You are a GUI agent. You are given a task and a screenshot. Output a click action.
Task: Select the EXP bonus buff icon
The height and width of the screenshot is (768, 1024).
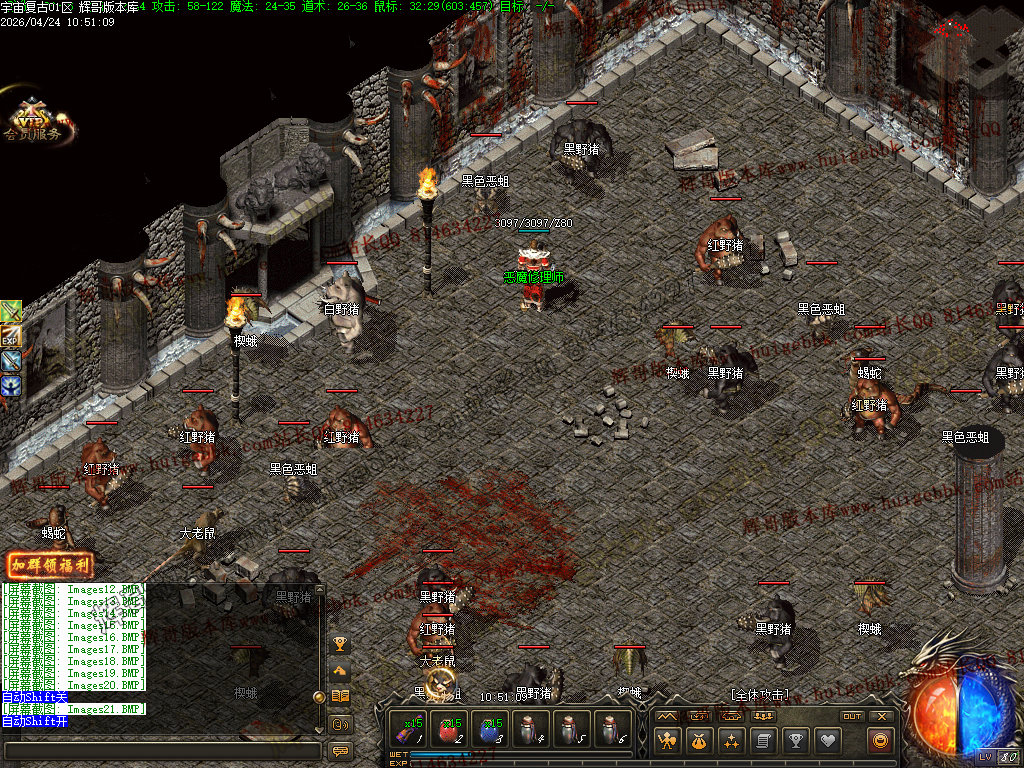coord(11,335)
